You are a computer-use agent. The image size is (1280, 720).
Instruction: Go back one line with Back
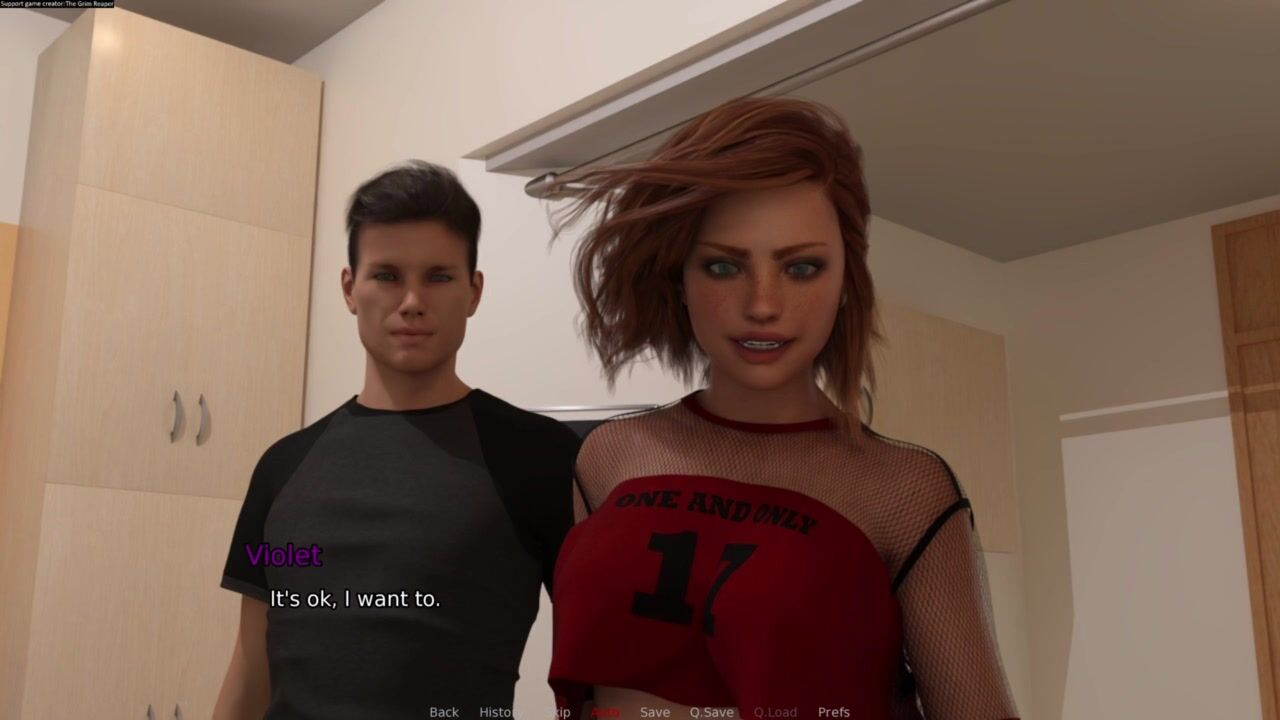[x=444, y=712]
